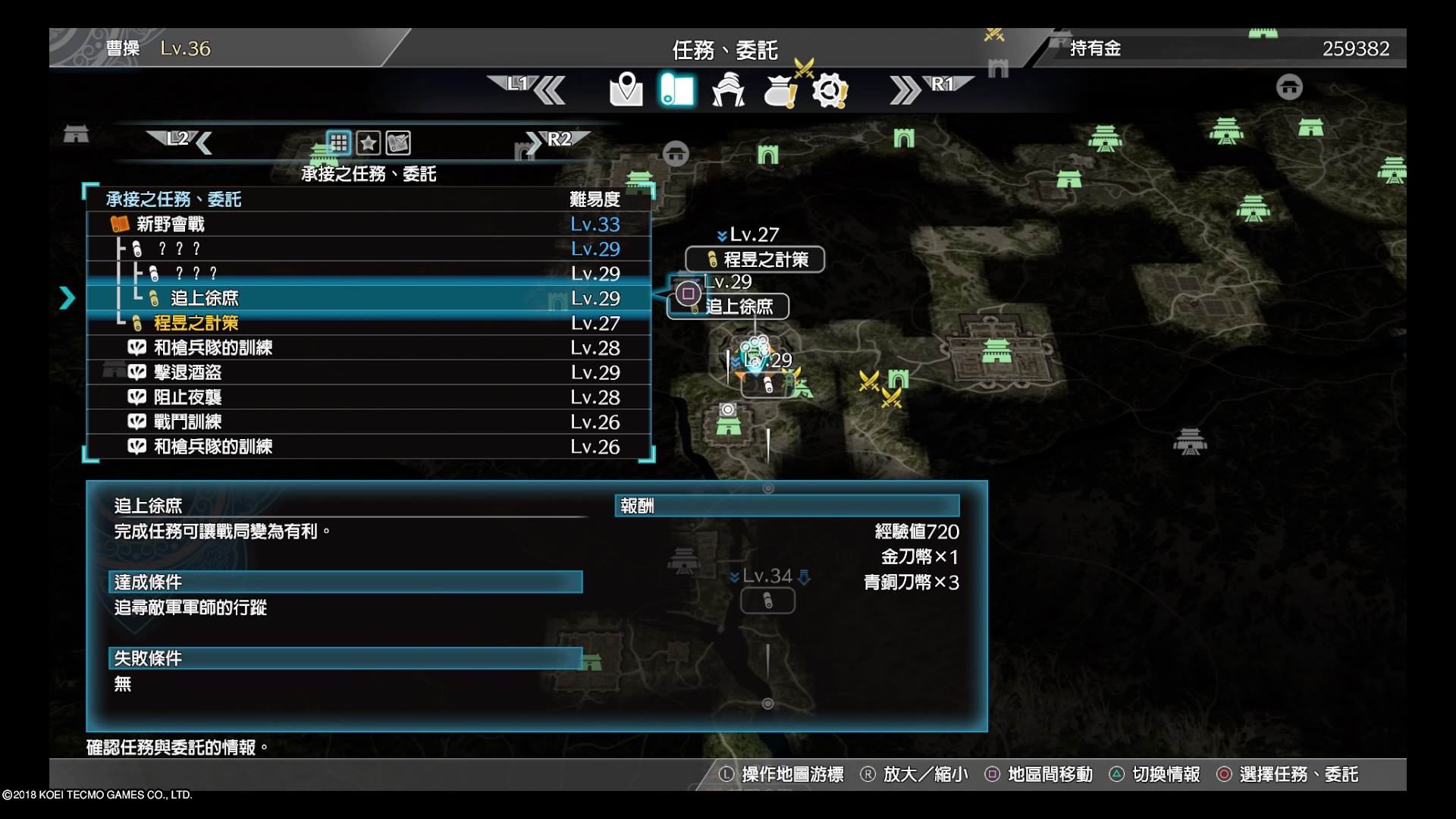Open the map tab icon
The height and width of the screenshot is (819, 1456).
click(626, 90)
